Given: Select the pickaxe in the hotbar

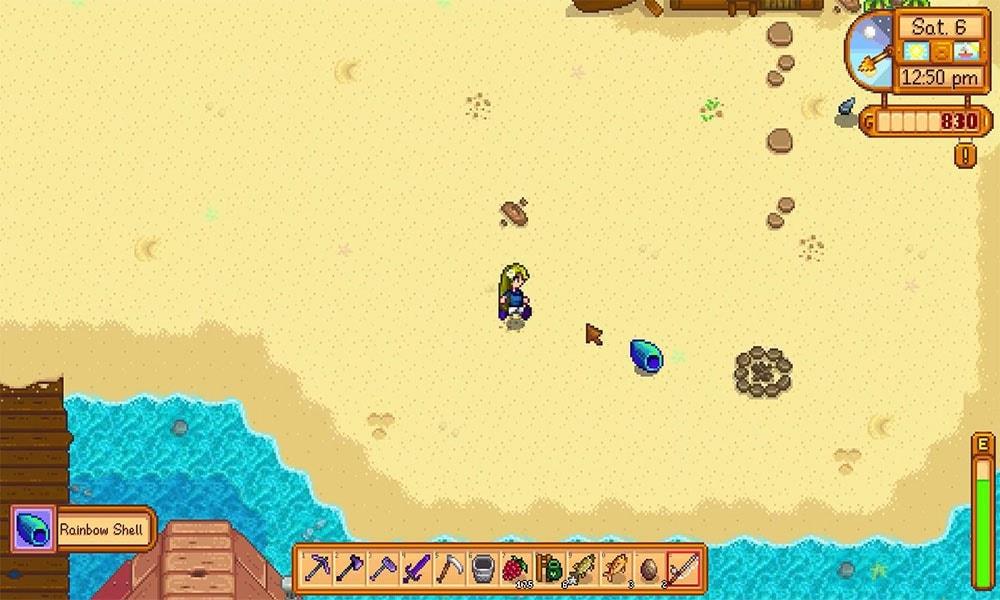Looking at the screenshot, I should 319,569.
